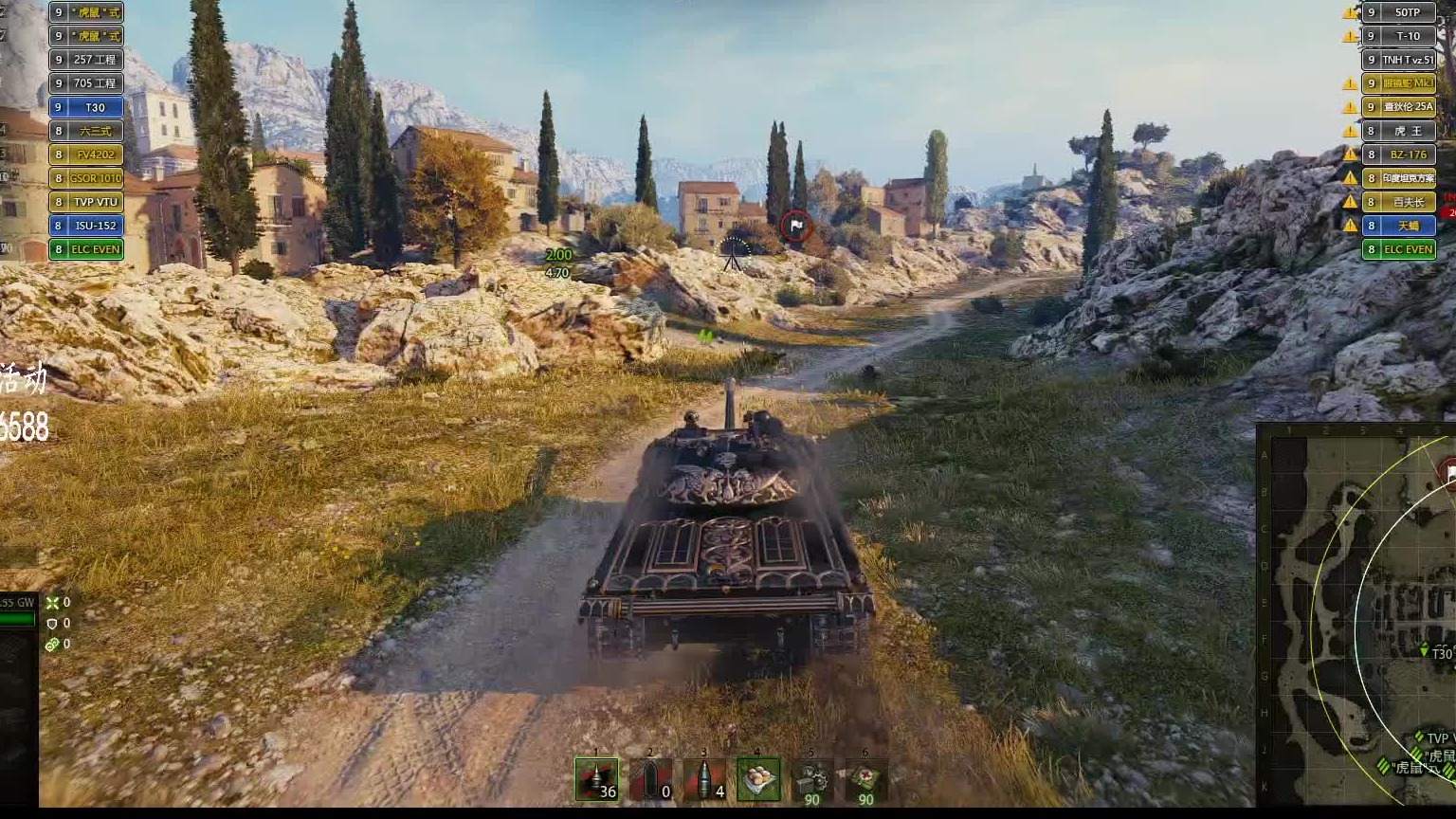This screenshot has width=1456, height=819.
Task: Click the tactical minimap
Action: click(x=1357, y=616)
